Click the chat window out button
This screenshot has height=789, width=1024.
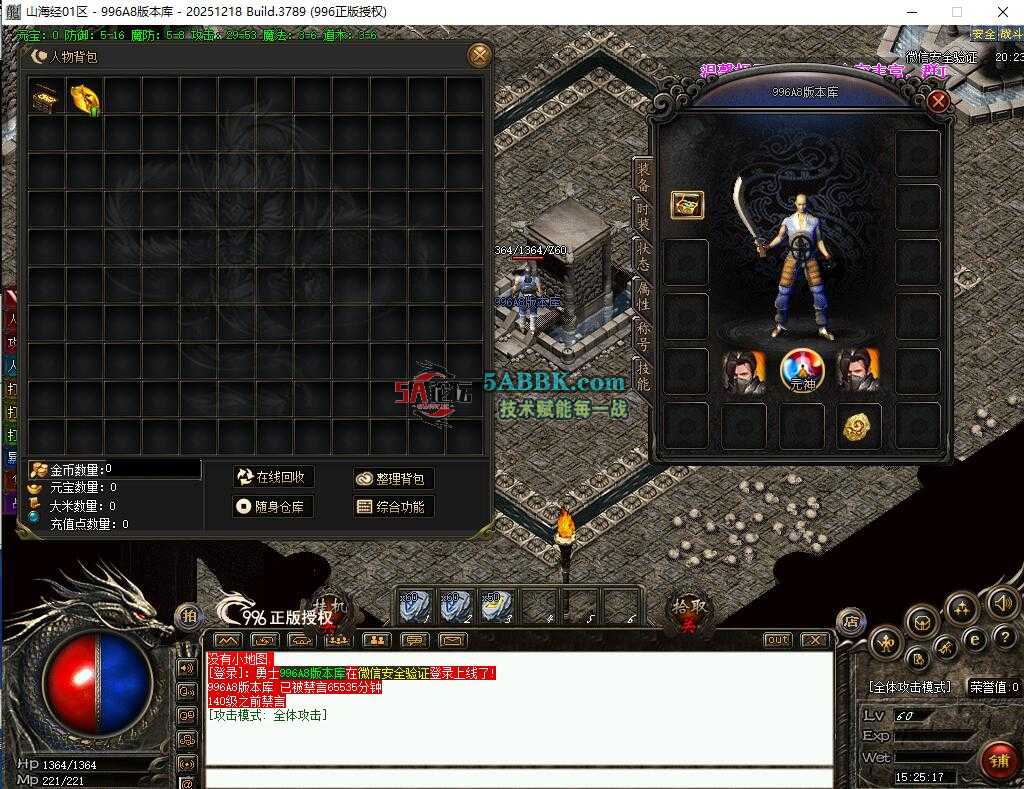tap(777, 640)
